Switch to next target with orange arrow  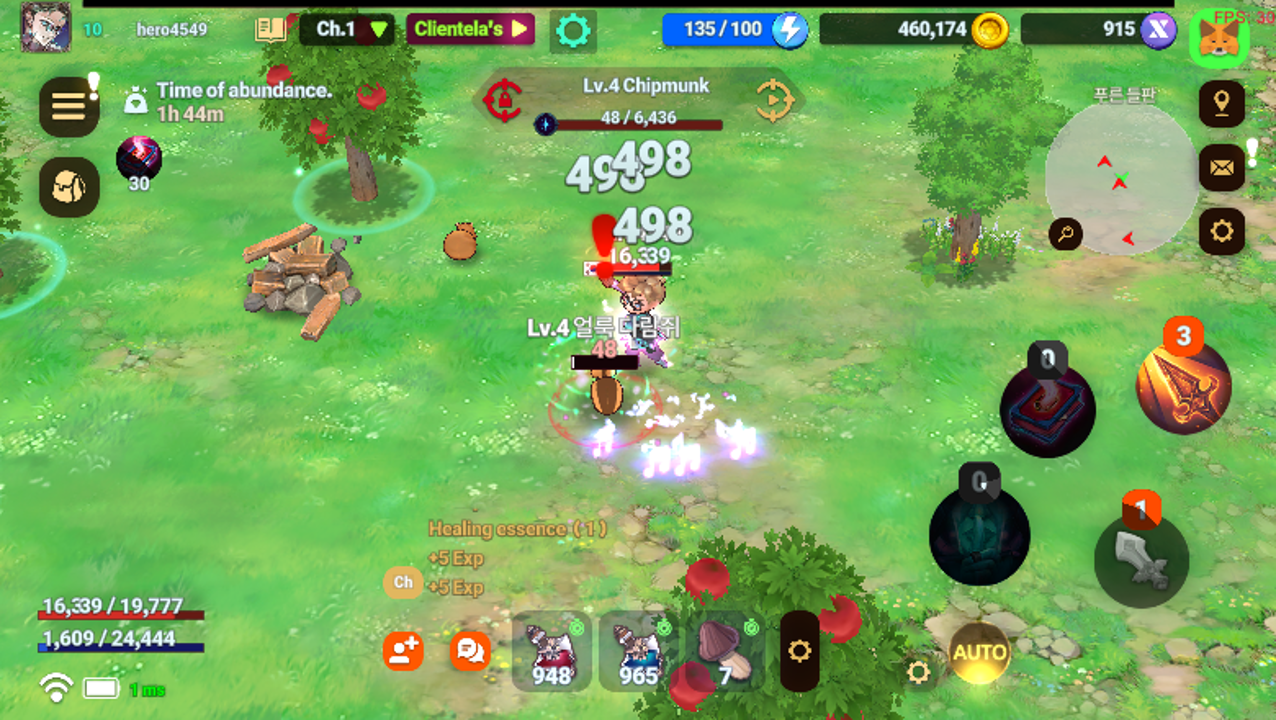click(774, 100)
